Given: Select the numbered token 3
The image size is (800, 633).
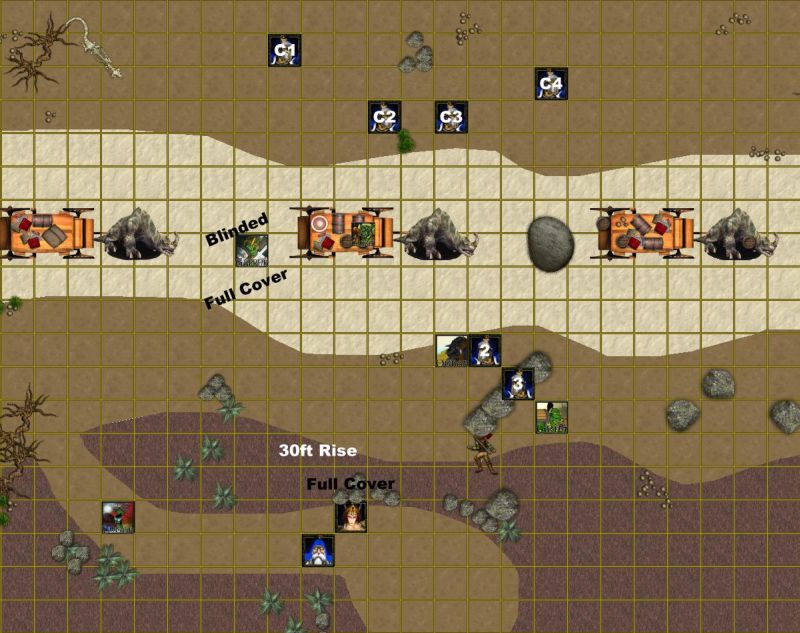Looking at the screenshot, I should pyautogui.click(x=518, y=384).
